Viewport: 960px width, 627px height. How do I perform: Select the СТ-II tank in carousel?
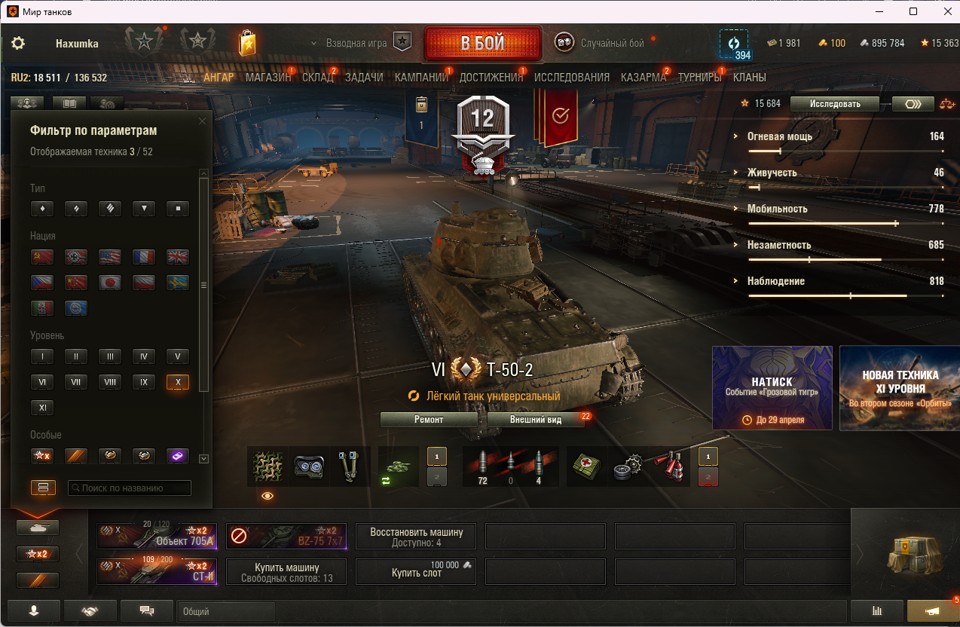point(157,571)
